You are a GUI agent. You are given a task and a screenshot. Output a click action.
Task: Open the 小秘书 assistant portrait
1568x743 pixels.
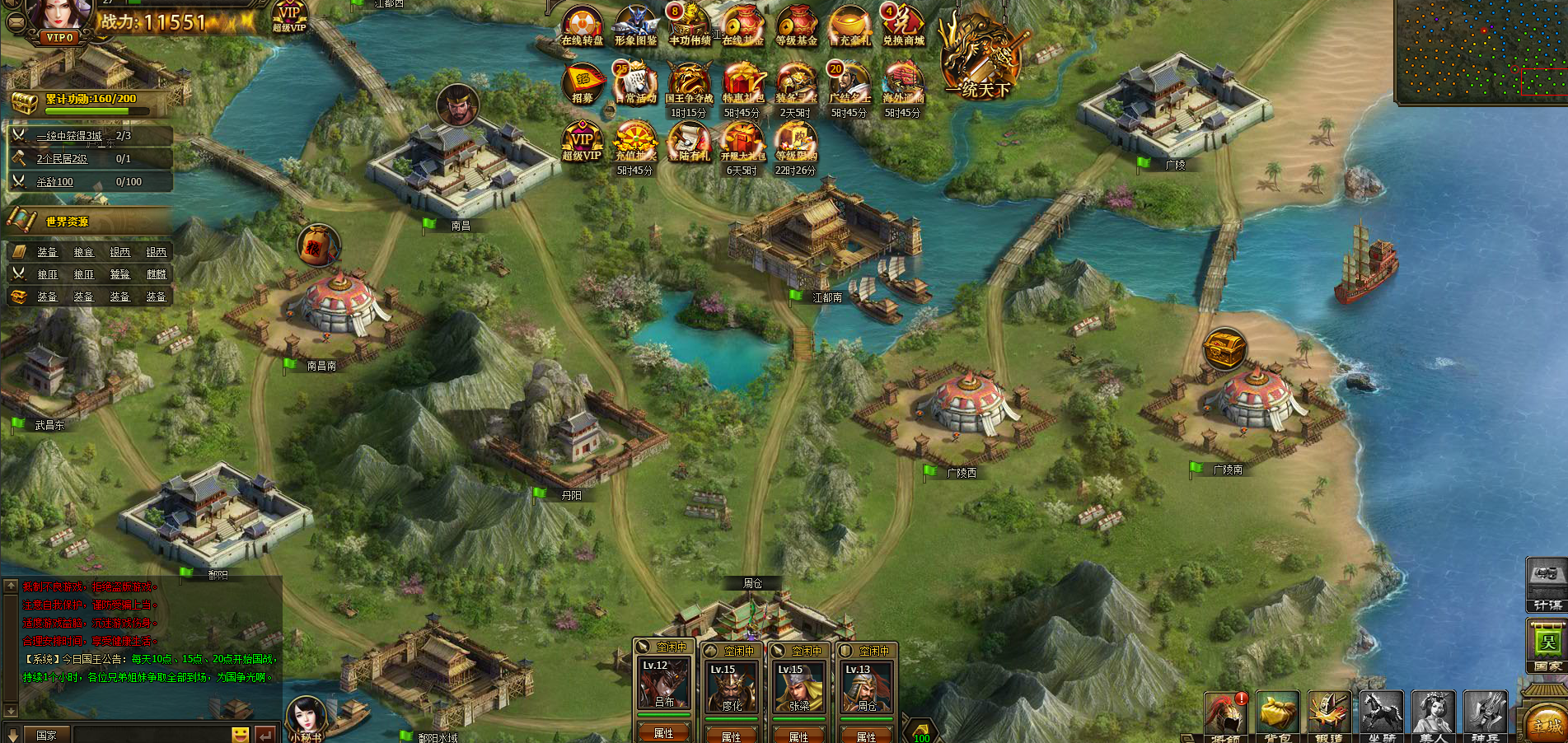[306, 718]
